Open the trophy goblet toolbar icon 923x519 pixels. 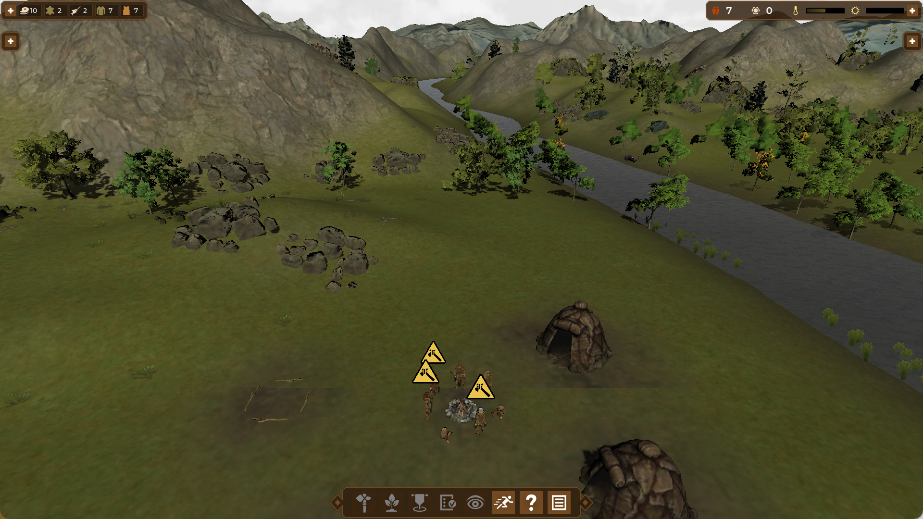click(x=419, y=503)
